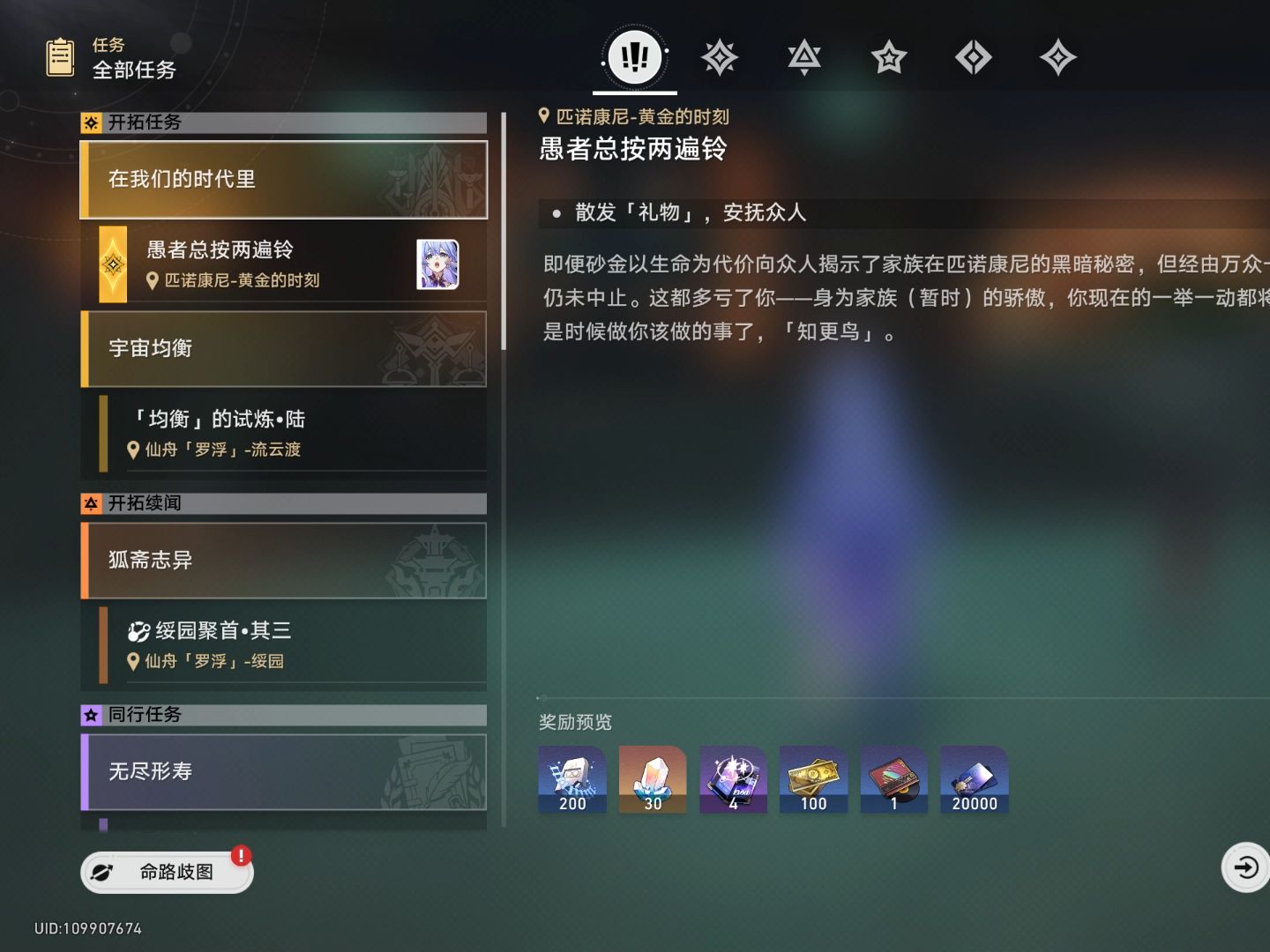Click the clipboard icon beside 全部任务
1270x952 pixels.
[x=59, y=56]
